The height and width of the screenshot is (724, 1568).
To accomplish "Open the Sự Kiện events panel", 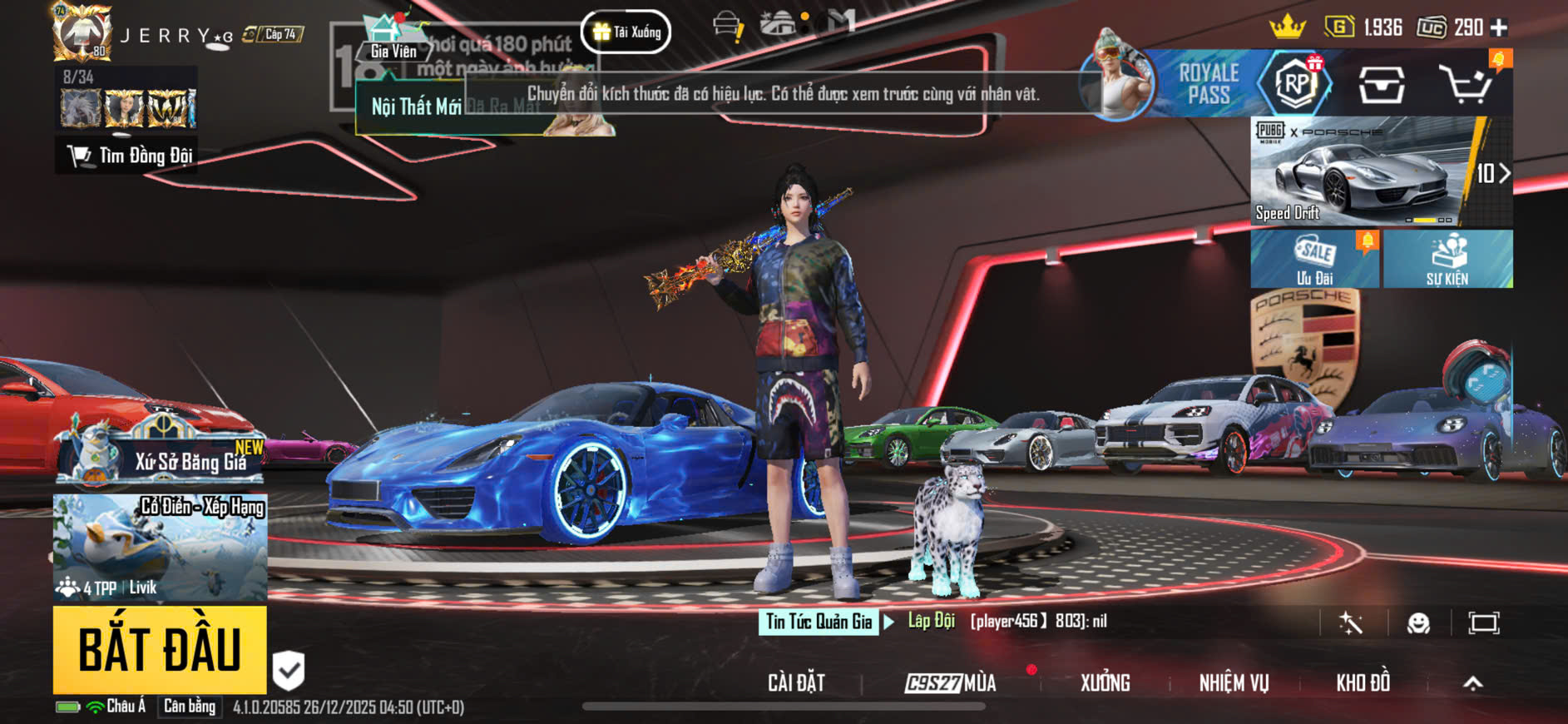I will pos(1447,260).
